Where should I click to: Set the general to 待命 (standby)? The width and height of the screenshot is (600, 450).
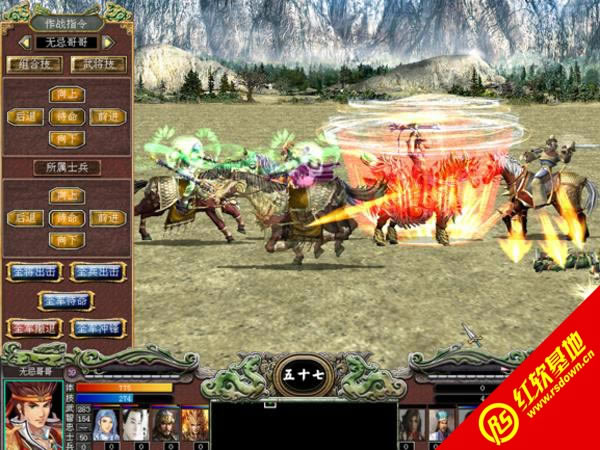coord(66,116)
